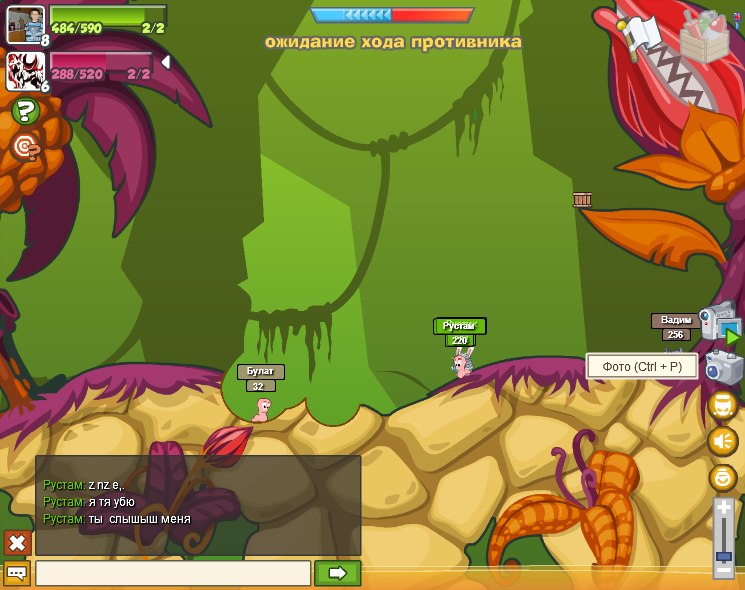Click the player photo avatar
This screenshot has height=590, width=745.
25,23
